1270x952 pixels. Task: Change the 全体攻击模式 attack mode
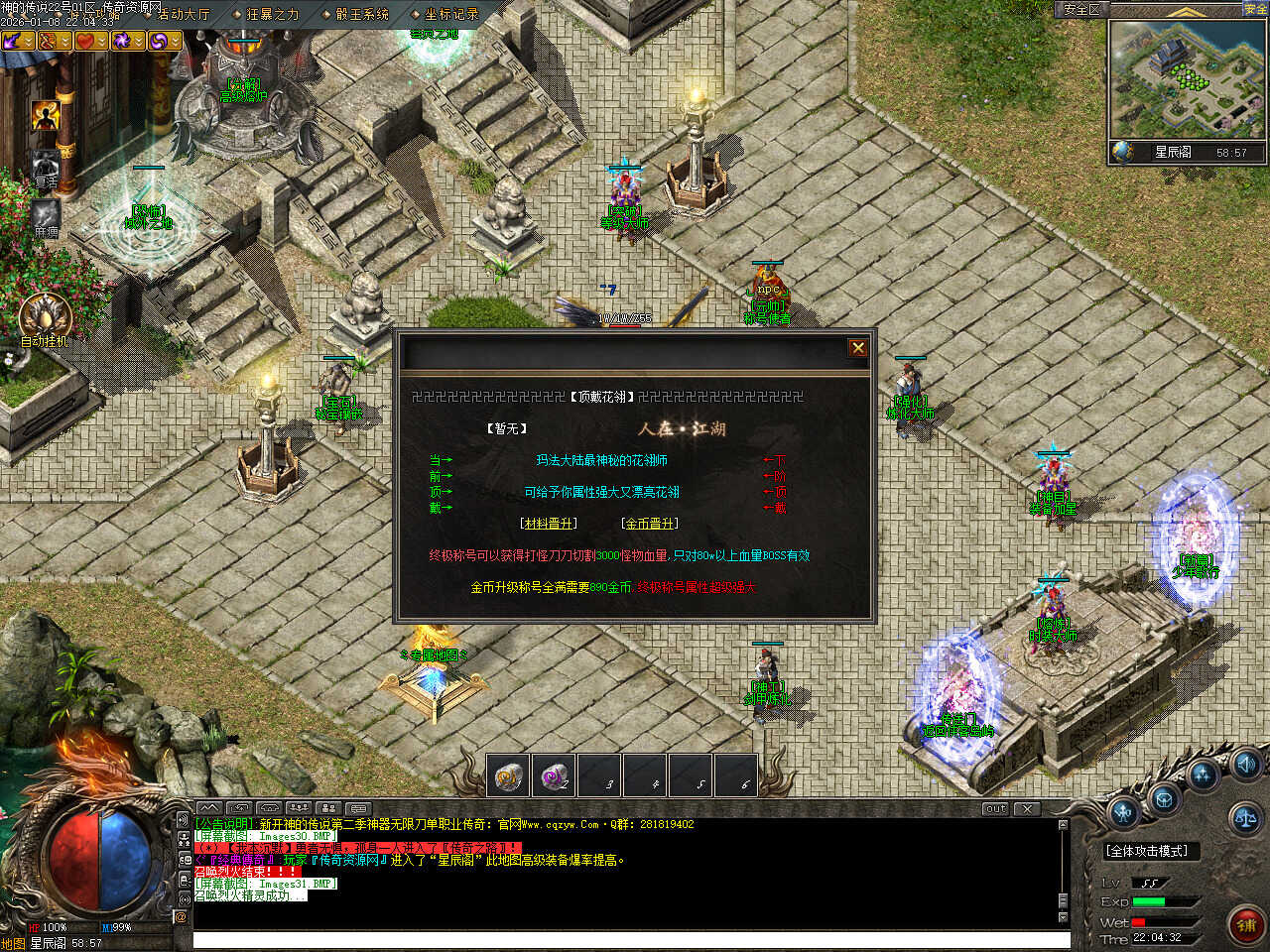1146,851
